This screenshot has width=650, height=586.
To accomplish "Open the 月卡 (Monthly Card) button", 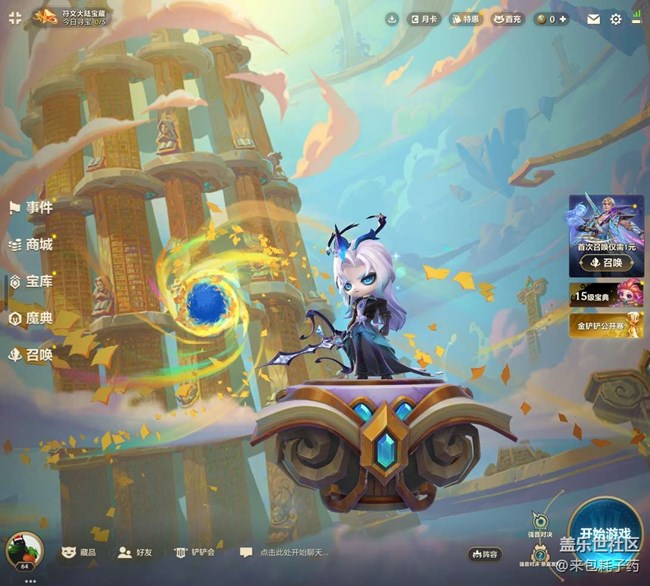I will pos(424,19).
